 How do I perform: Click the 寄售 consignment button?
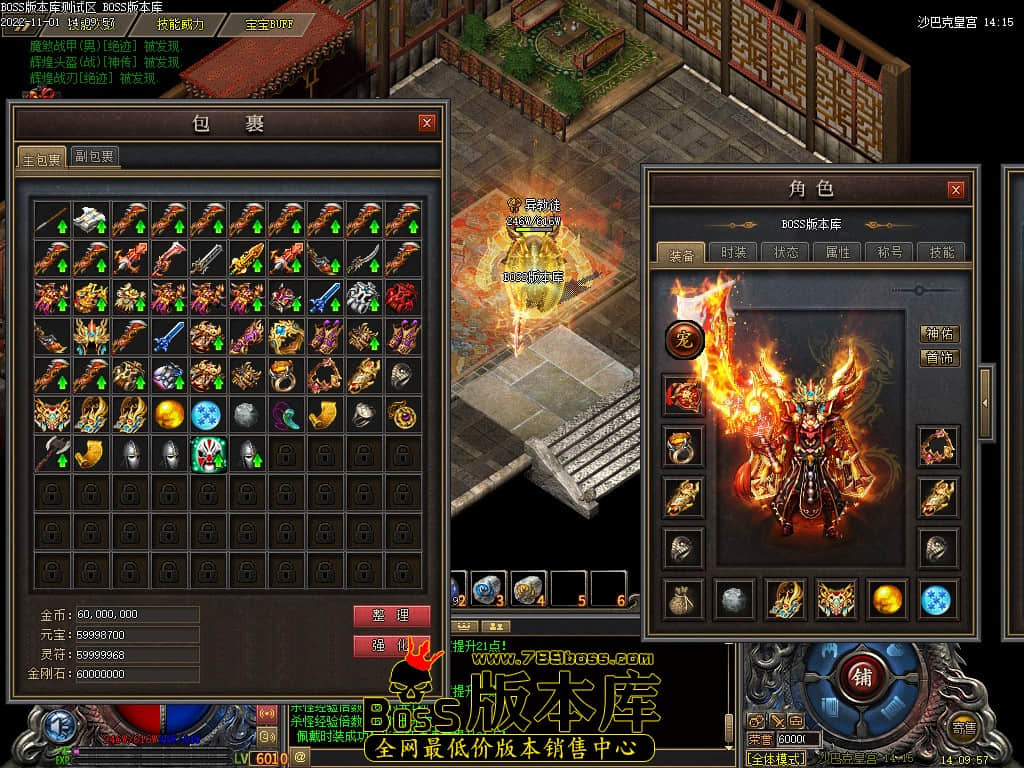[x=964, y=727]
